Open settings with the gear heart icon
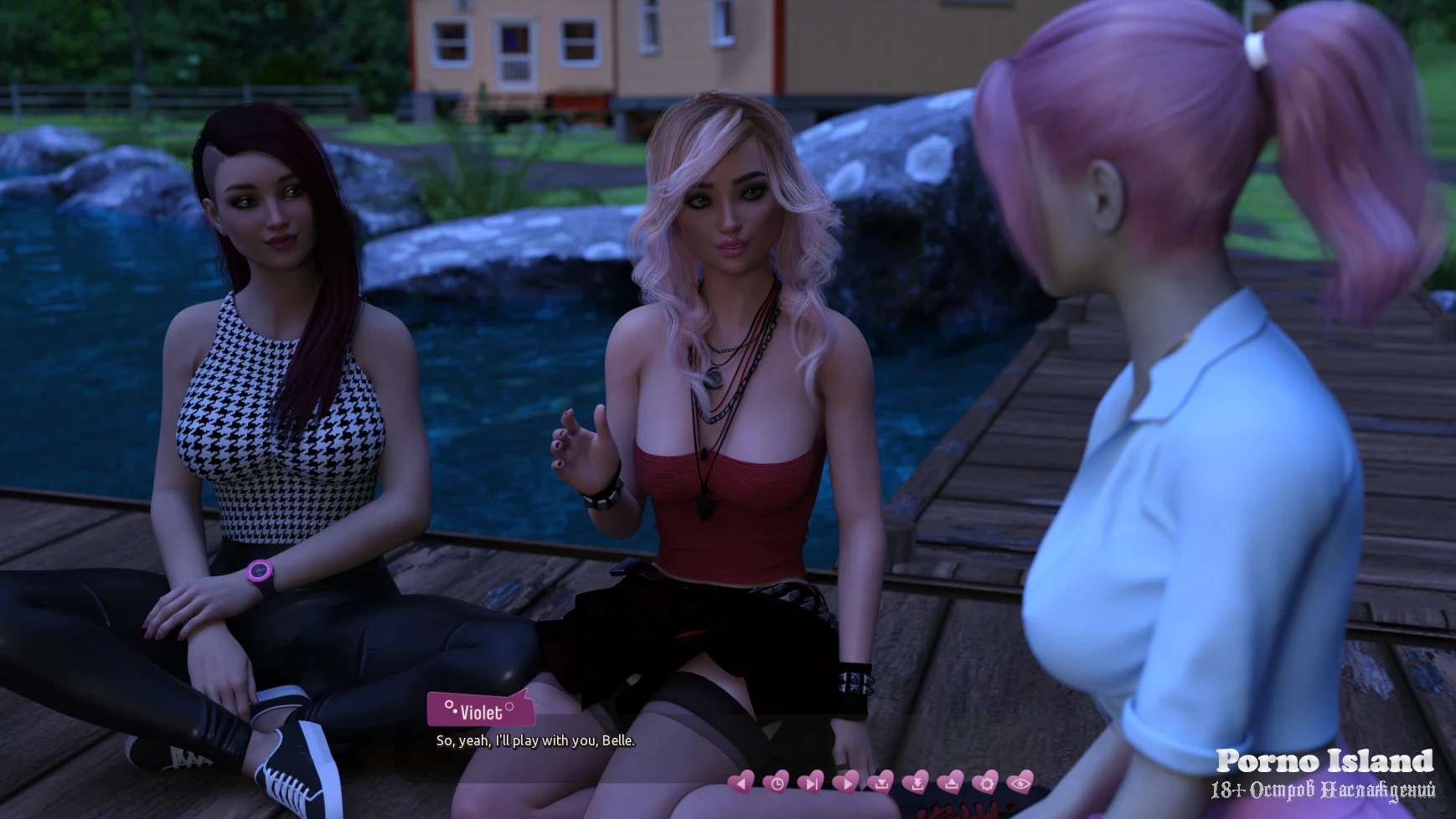 click(985, 783)
